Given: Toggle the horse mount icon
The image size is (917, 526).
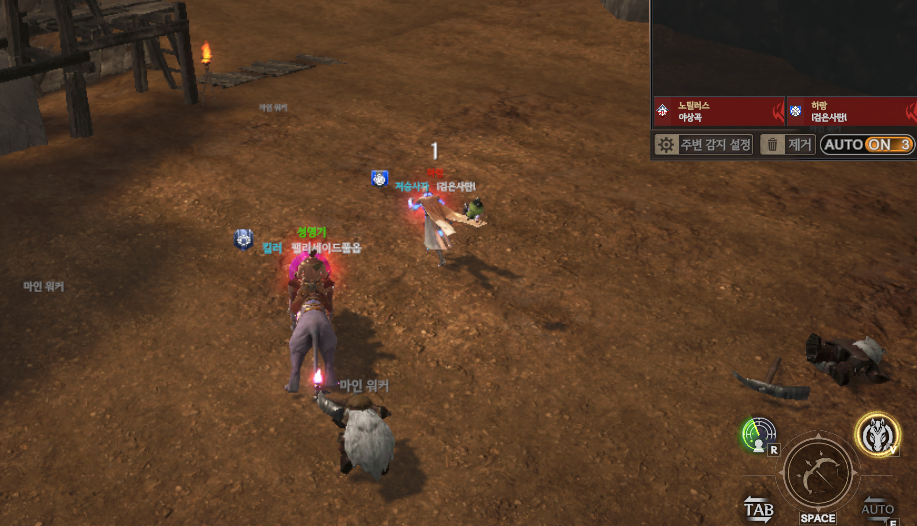Looking at the screenshot, I should [877, 432].
